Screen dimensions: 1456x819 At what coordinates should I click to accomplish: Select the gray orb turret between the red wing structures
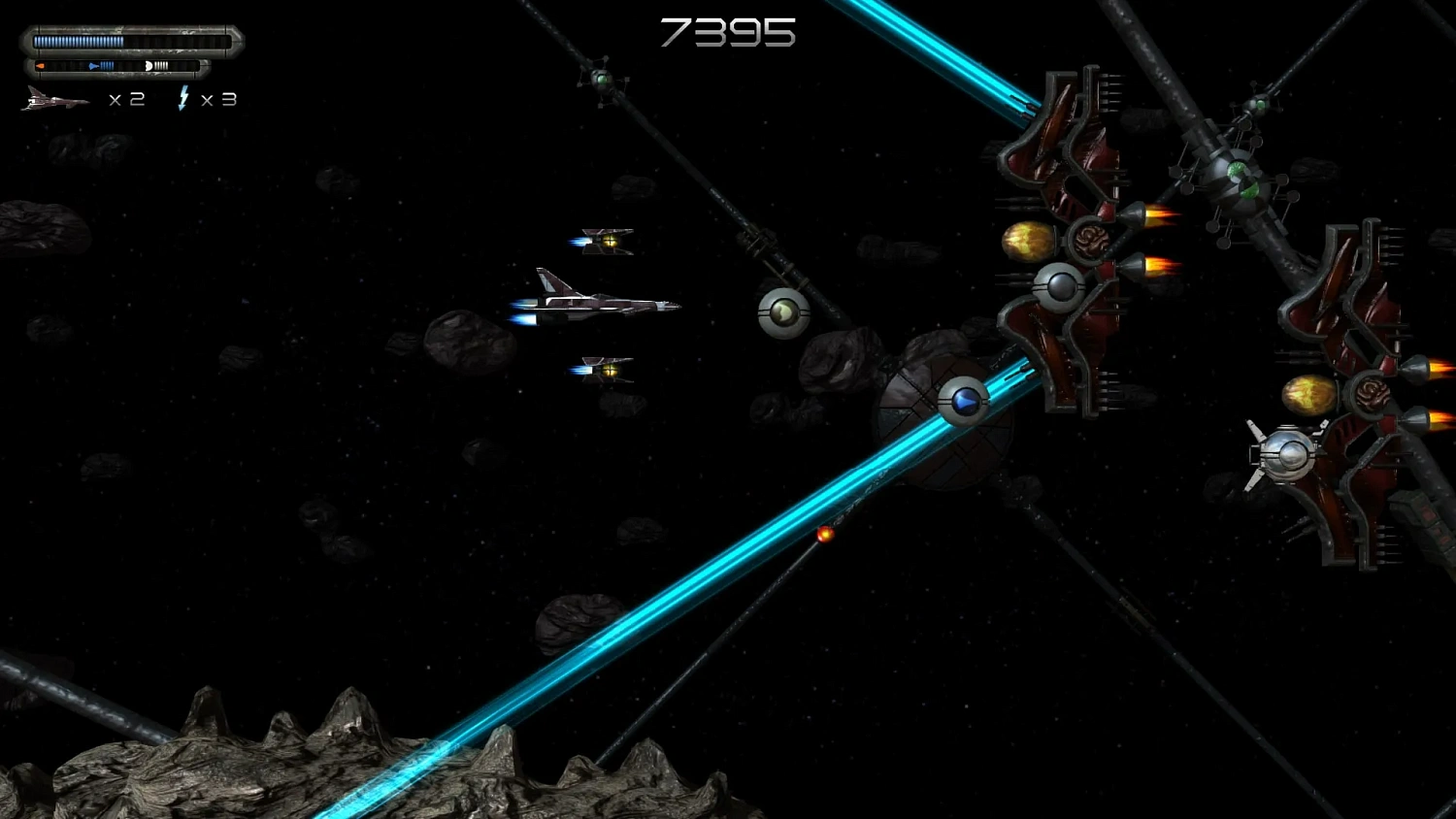[x=1061, y=285]
